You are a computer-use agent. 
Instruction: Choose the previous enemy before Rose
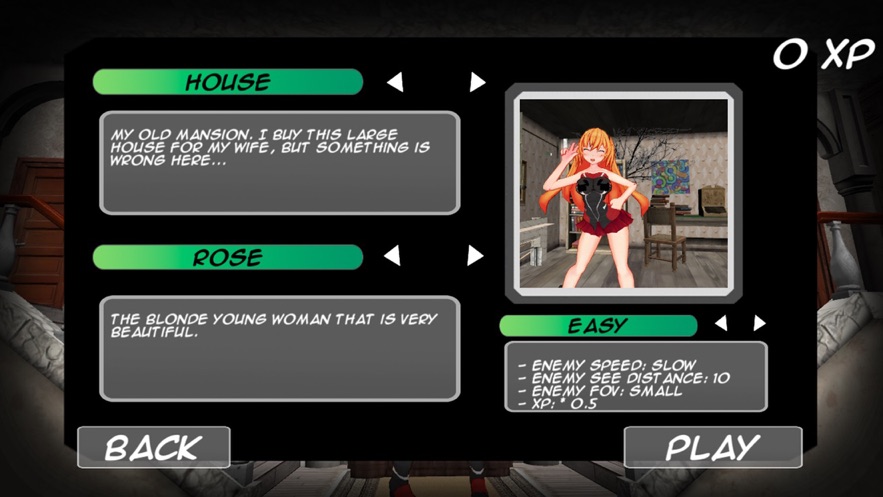[x=393, y=257]
